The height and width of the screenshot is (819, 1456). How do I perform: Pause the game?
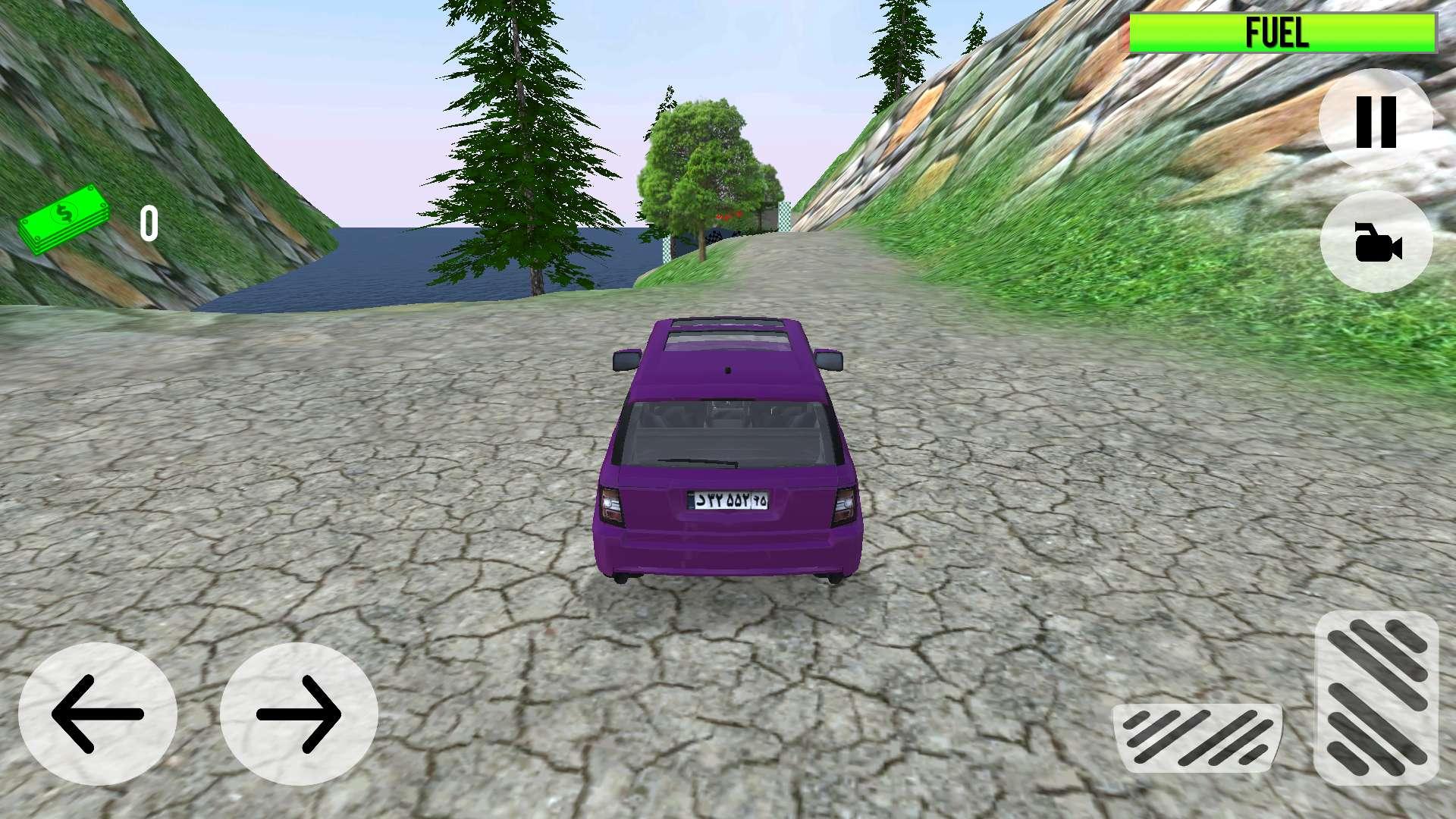[1376, 121]
